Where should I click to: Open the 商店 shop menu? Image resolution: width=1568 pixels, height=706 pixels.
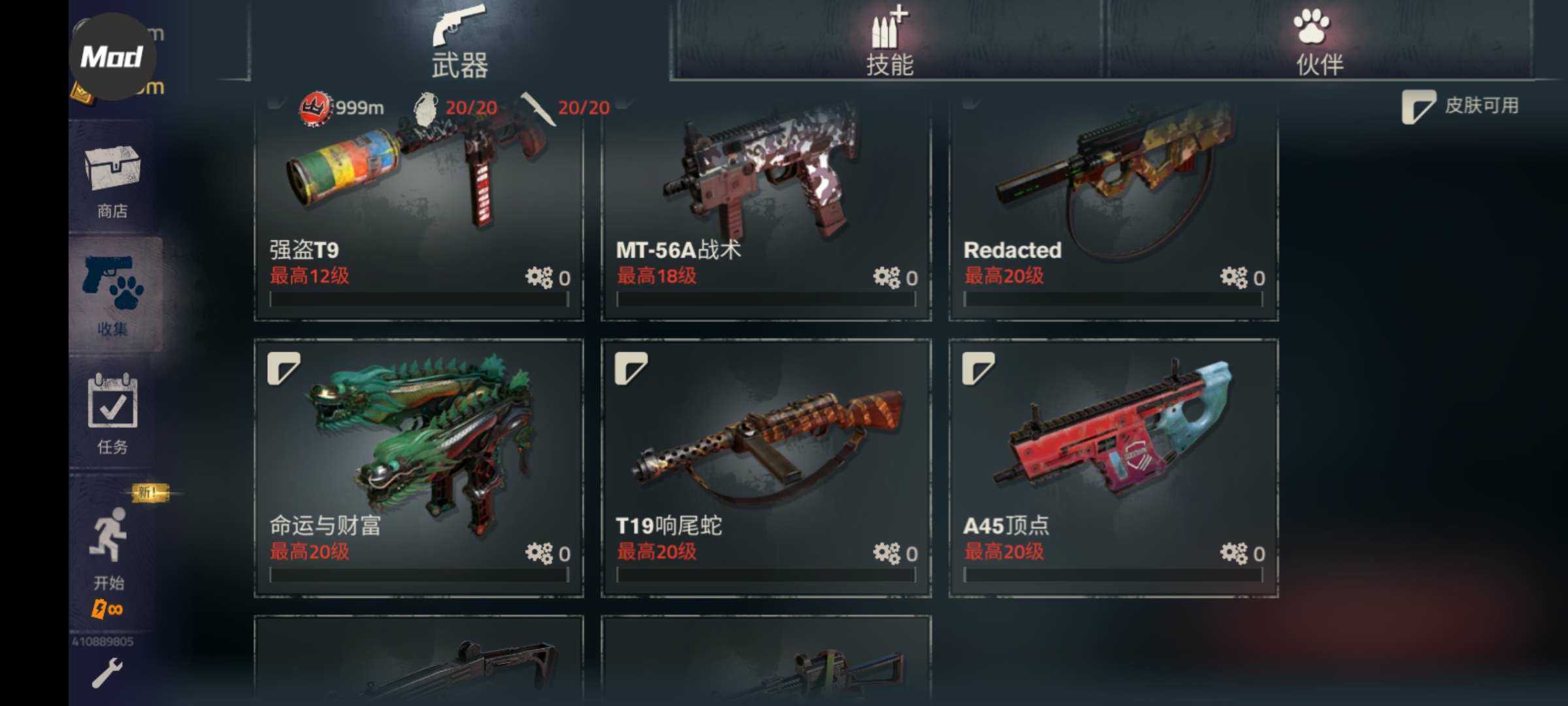[x=112, y=180]
